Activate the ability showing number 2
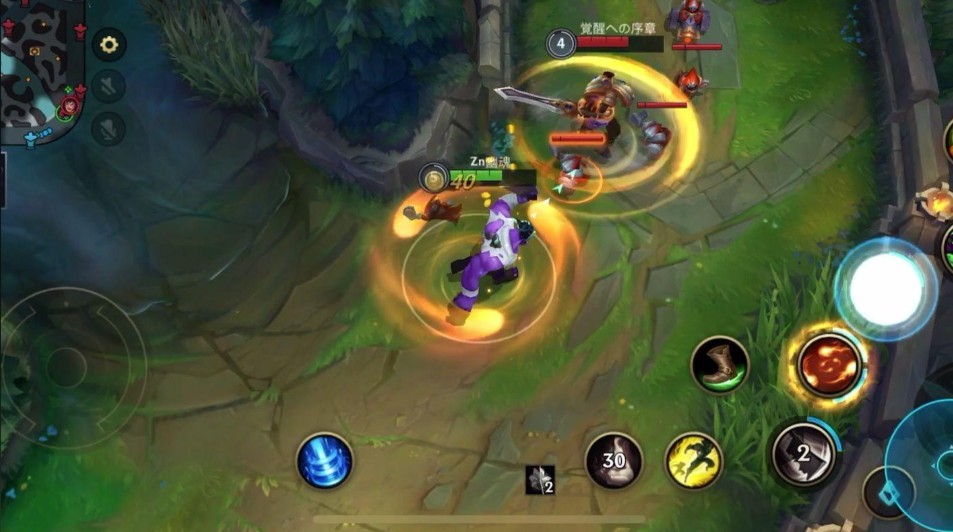This screenshot has height=532, width=953. (803, 454)
